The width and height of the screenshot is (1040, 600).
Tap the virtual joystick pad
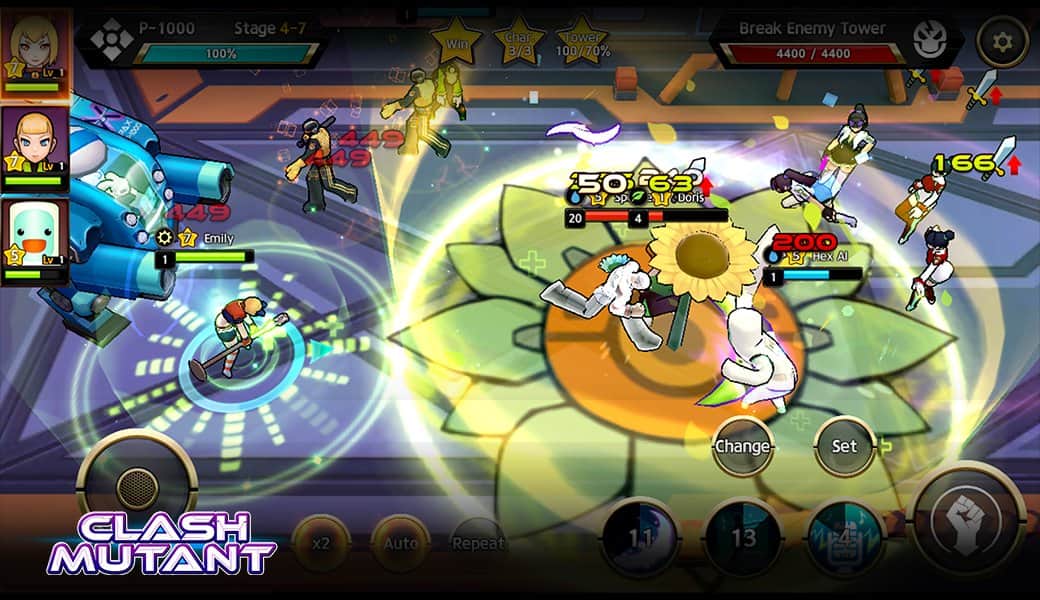pyautogui.click(x=137, y=487)
